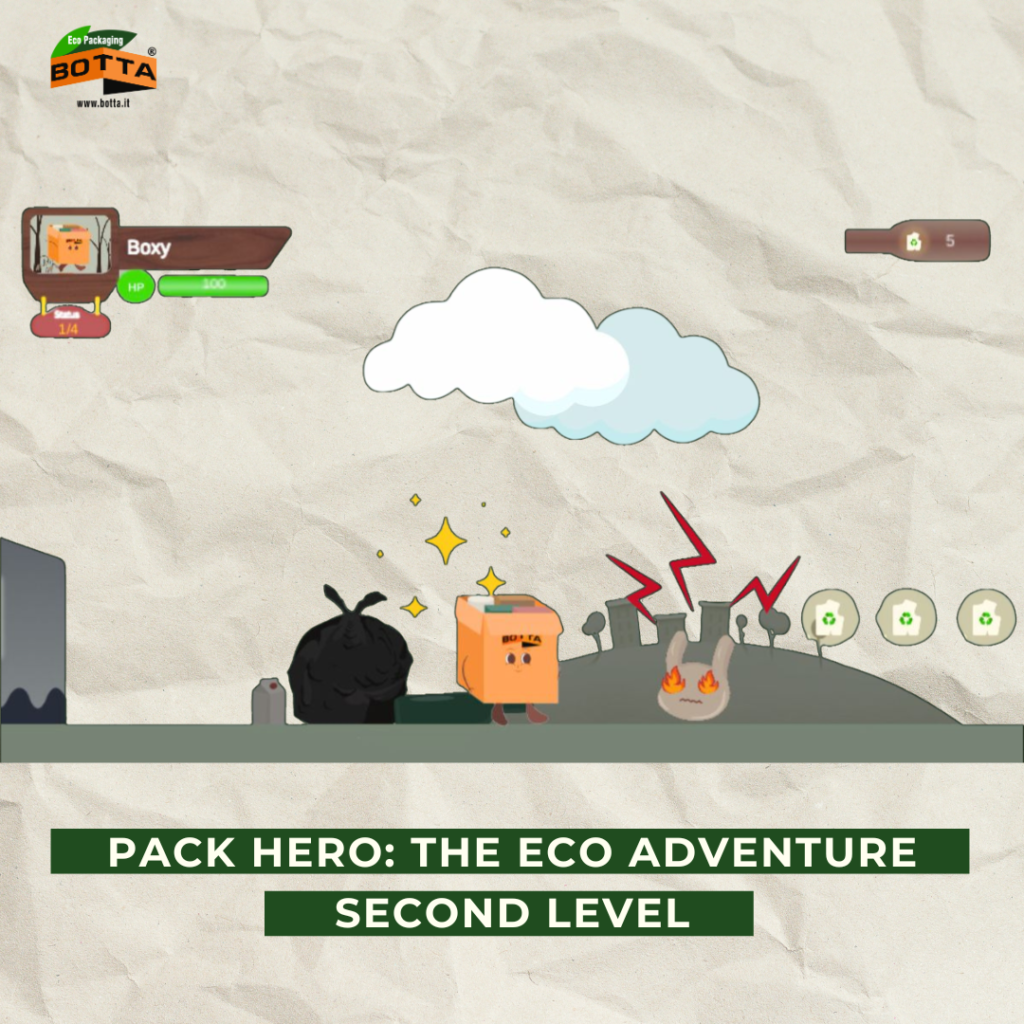The image size is (1024, 1024).
Task: Open the Botta Eco Packaging logo
Action: tap(104, 68)
